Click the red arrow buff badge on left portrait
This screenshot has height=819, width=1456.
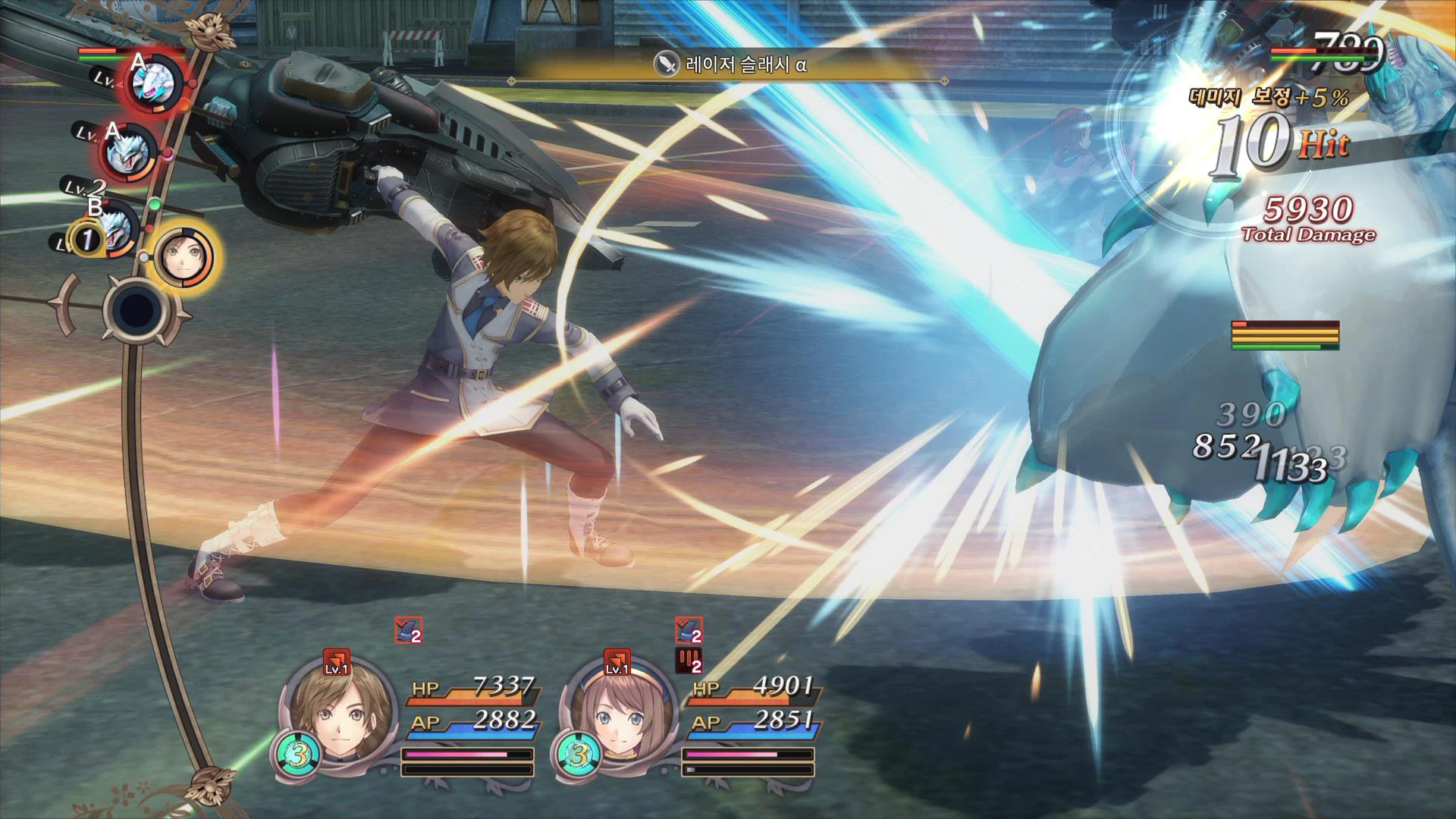(336, 662)
